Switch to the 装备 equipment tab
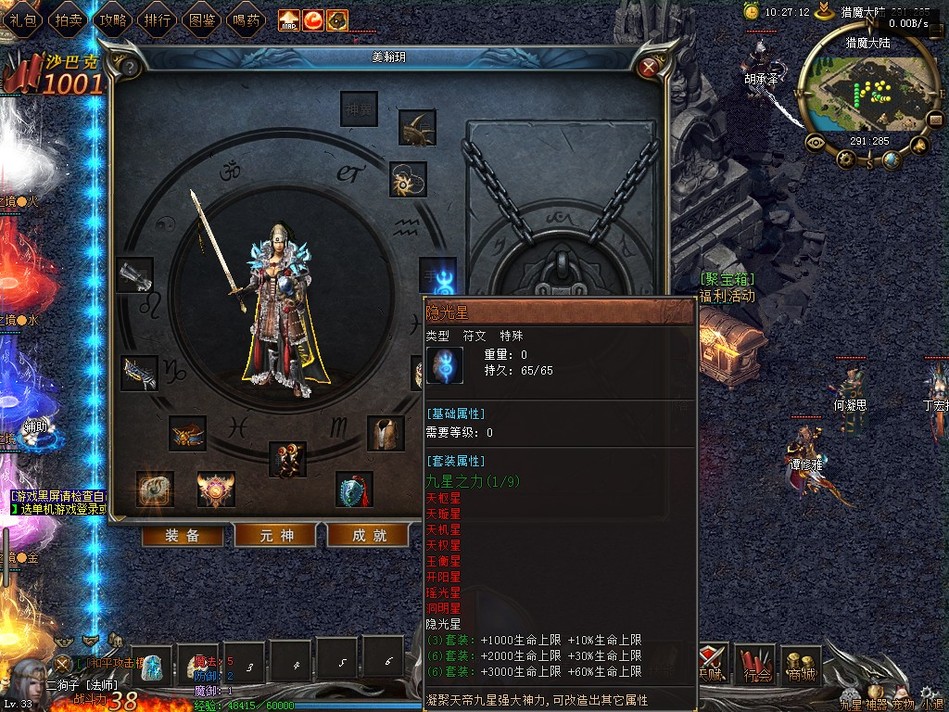949x712 pixels. pos(181,535)
